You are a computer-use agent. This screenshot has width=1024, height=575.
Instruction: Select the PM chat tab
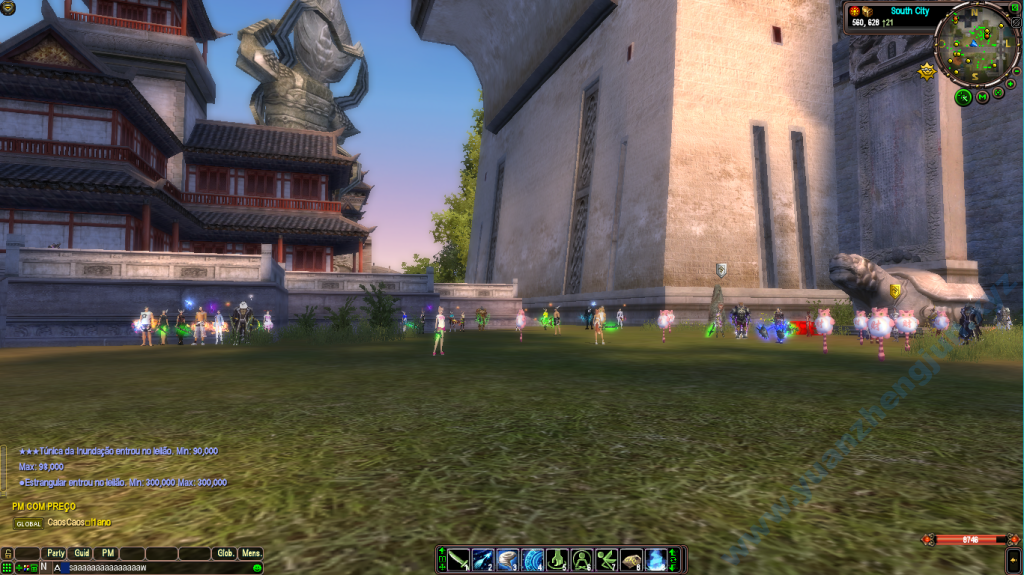(x=108, y=553)
